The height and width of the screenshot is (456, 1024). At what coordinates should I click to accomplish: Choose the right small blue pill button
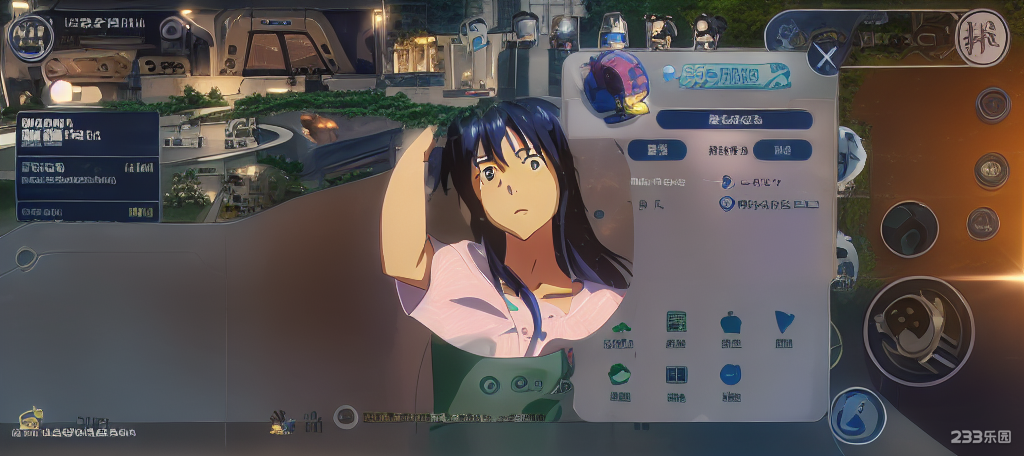click(x=782, y=150)
